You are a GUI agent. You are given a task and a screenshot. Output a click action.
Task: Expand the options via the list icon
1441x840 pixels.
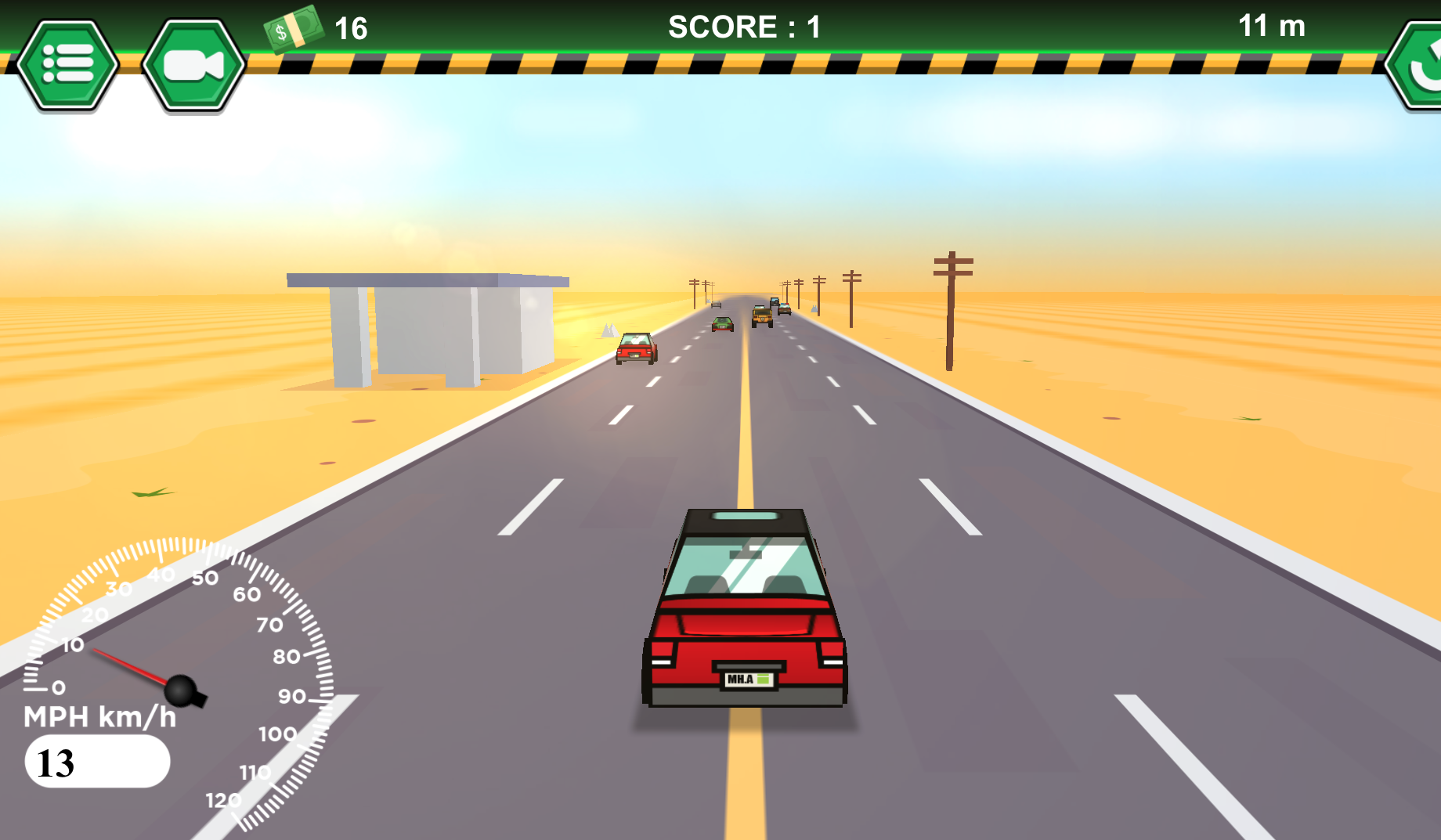click(69, 63)
